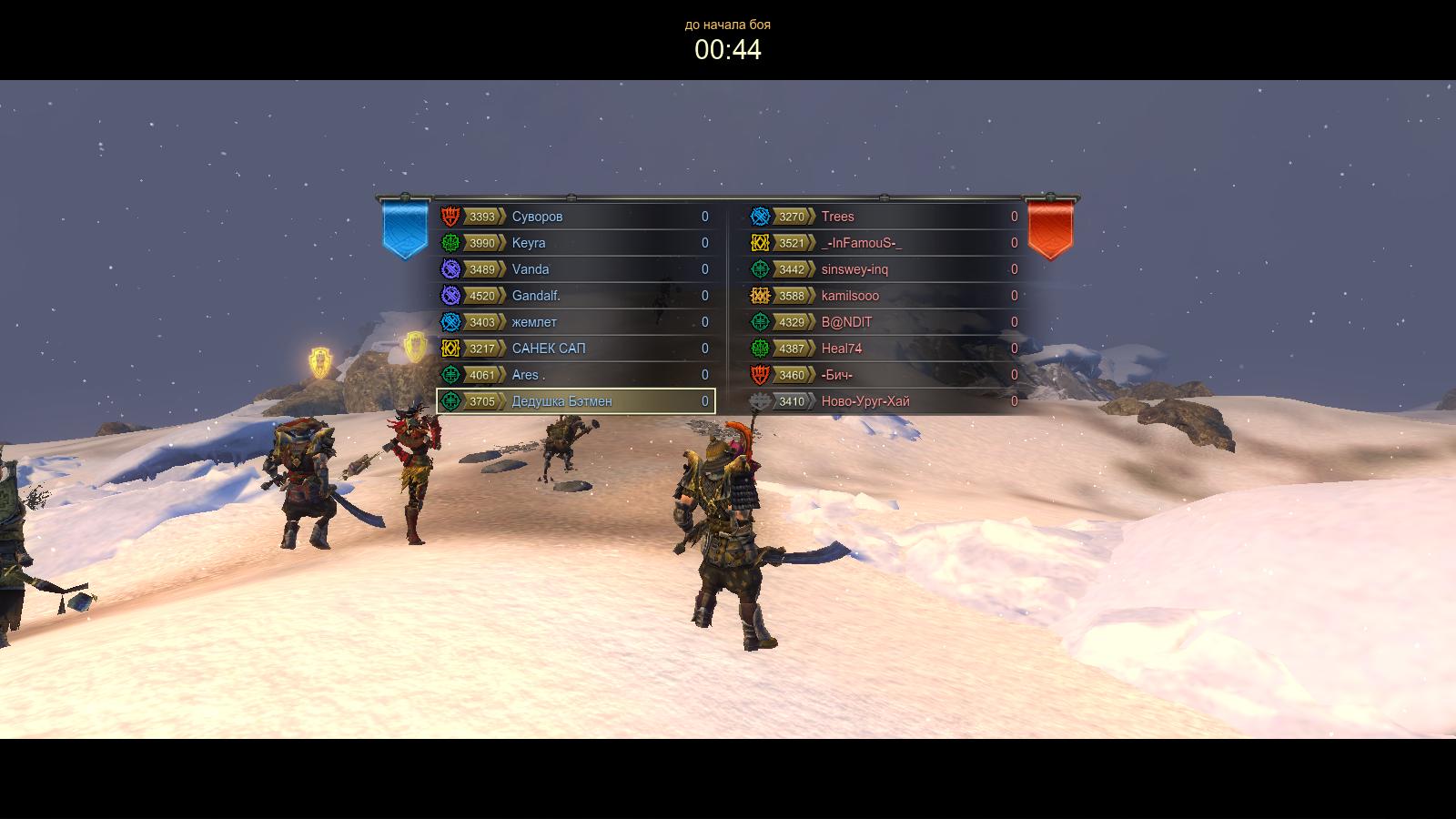Image resolution: width=1456 pixels, height=819 pixels.
Task: Pick the жемлет player entry
Action: click(575, 322)
